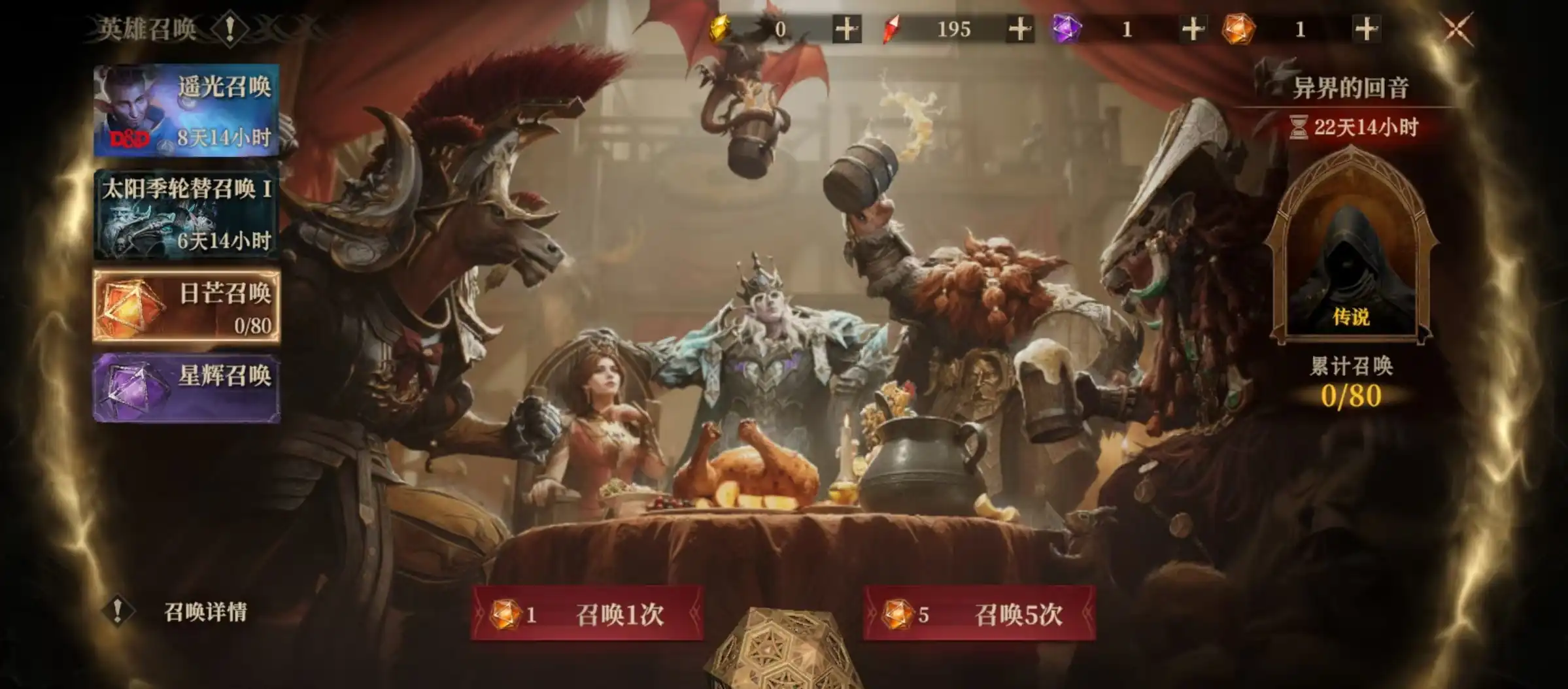Summon five times with 召唤5次 button
This screenshot has width=1568, height=689.
(x=979, y=614)
